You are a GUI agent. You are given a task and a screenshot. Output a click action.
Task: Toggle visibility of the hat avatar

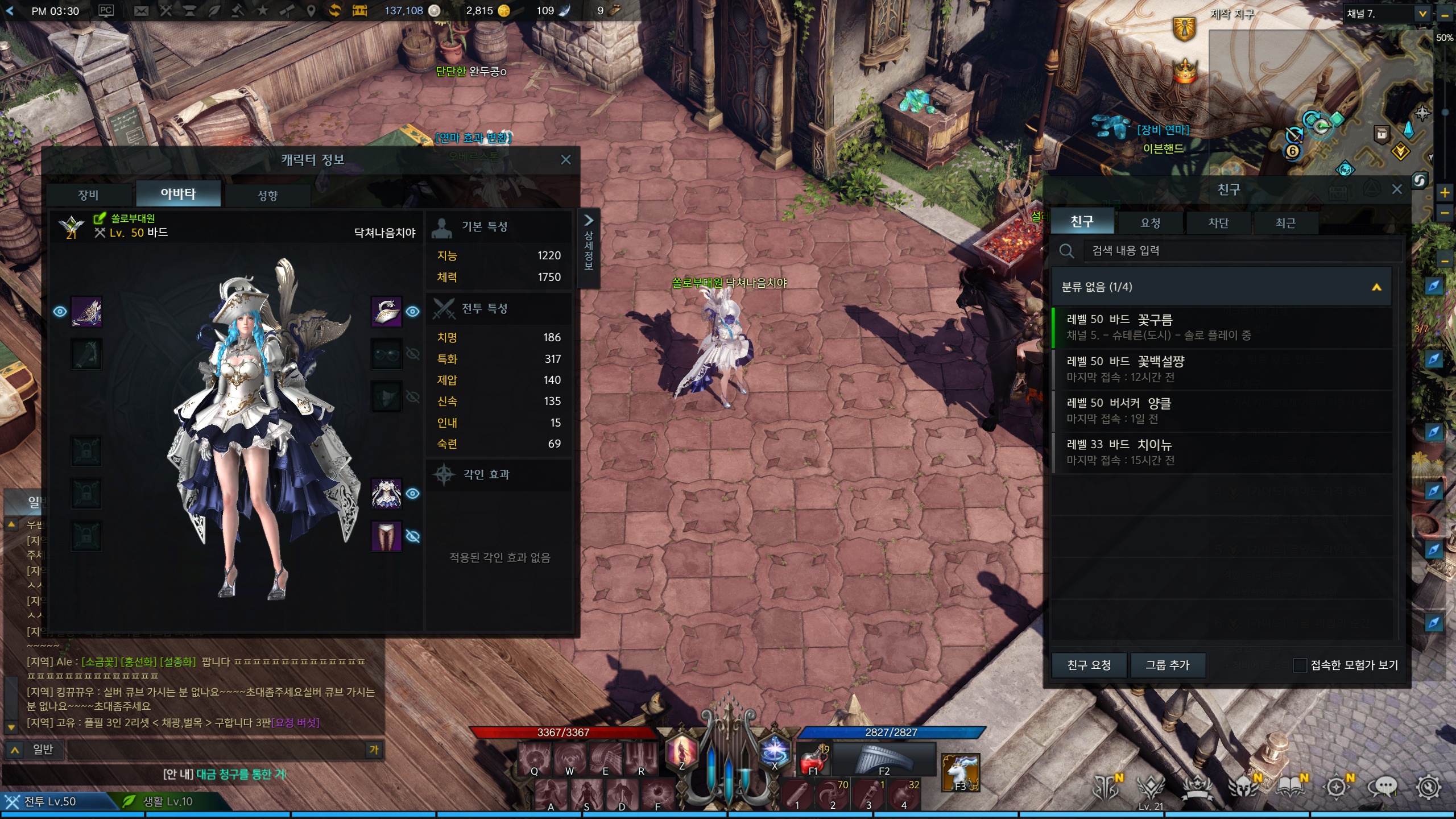tap(413, 312)
